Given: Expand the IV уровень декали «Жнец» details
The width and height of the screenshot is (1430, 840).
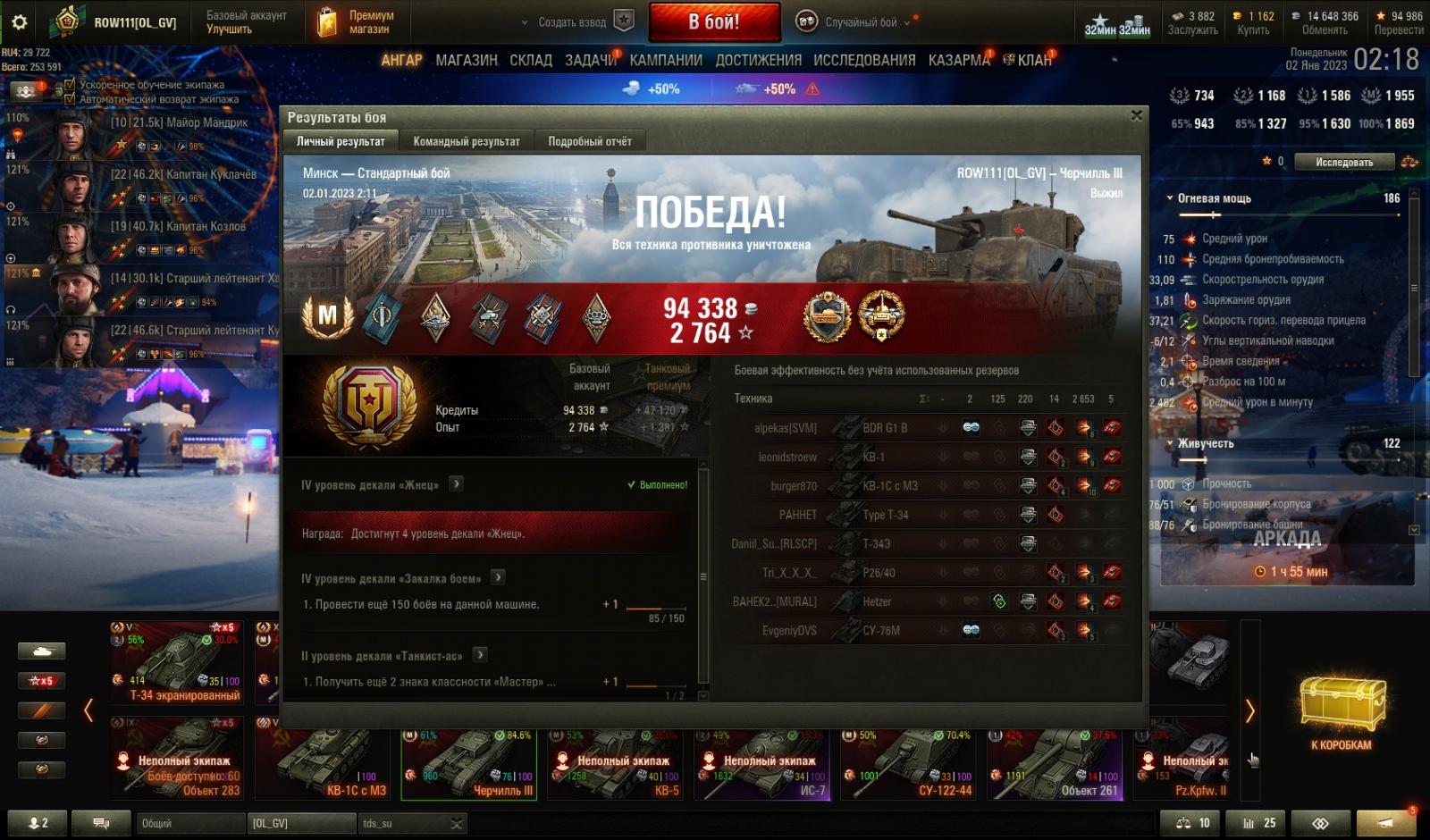Looking at the screenshot, I should point(456,484).
